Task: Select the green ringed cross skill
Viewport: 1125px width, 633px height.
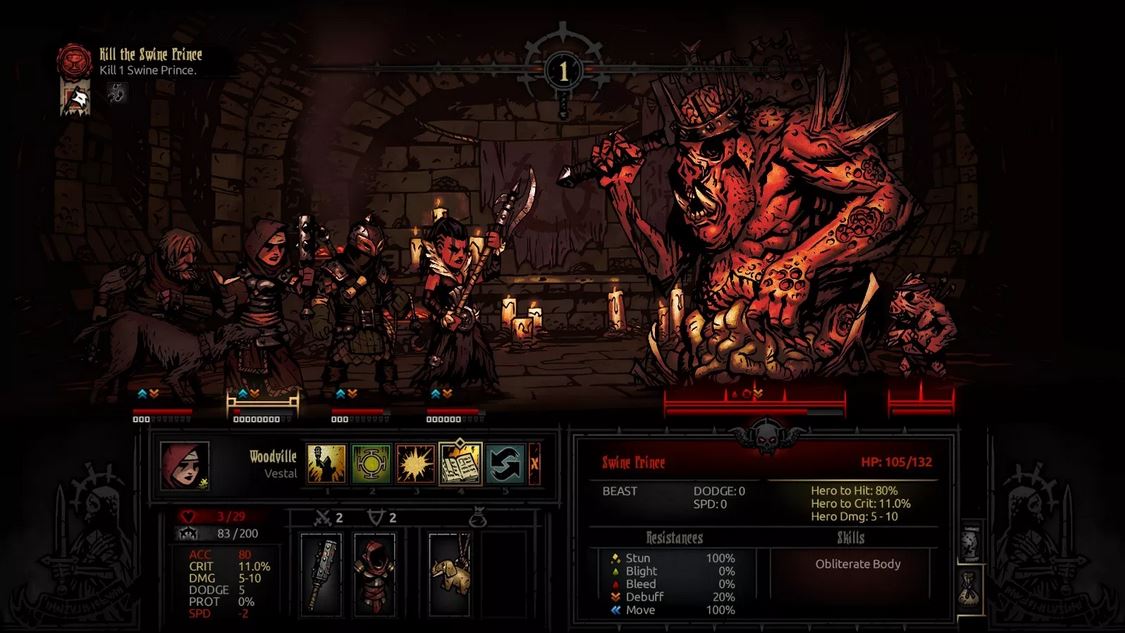Action: pos(371,464)
